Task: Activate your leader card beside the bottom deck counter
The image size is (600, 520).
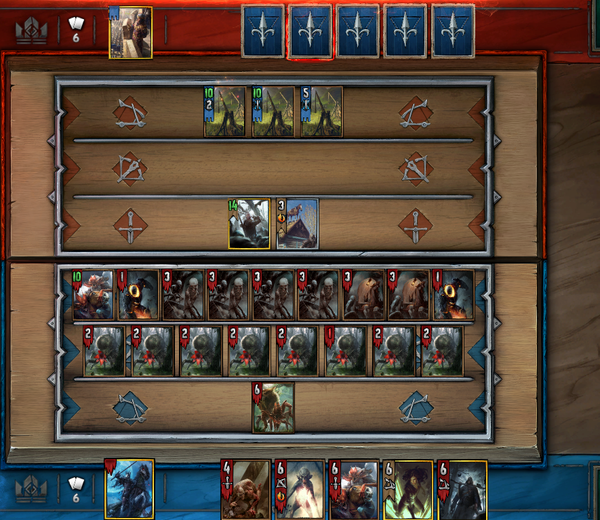Action: tap(130, 489)
